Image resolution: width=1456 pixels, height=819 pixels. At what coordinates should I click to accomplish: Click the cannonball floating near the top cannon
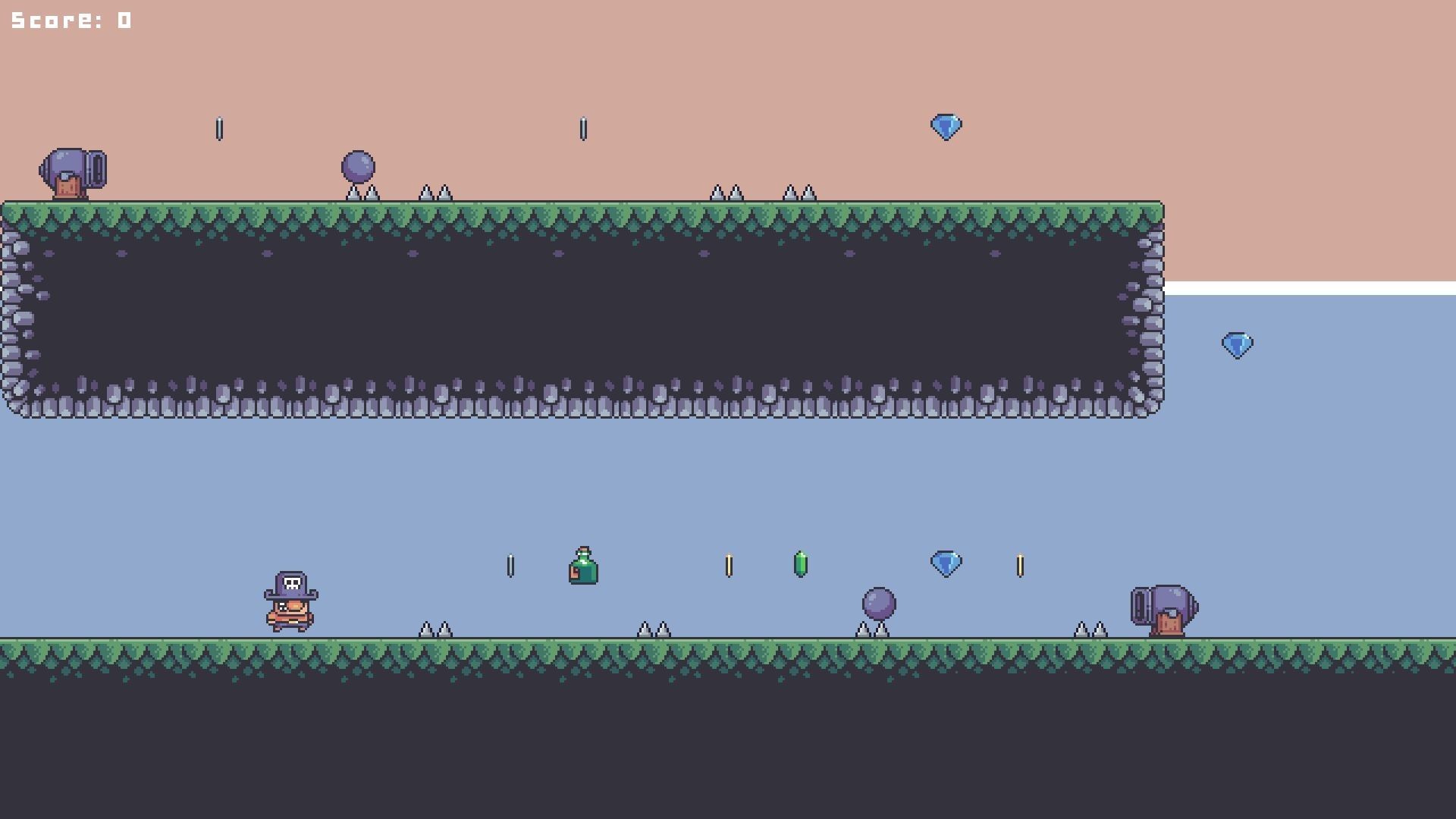tap(357, 165)
